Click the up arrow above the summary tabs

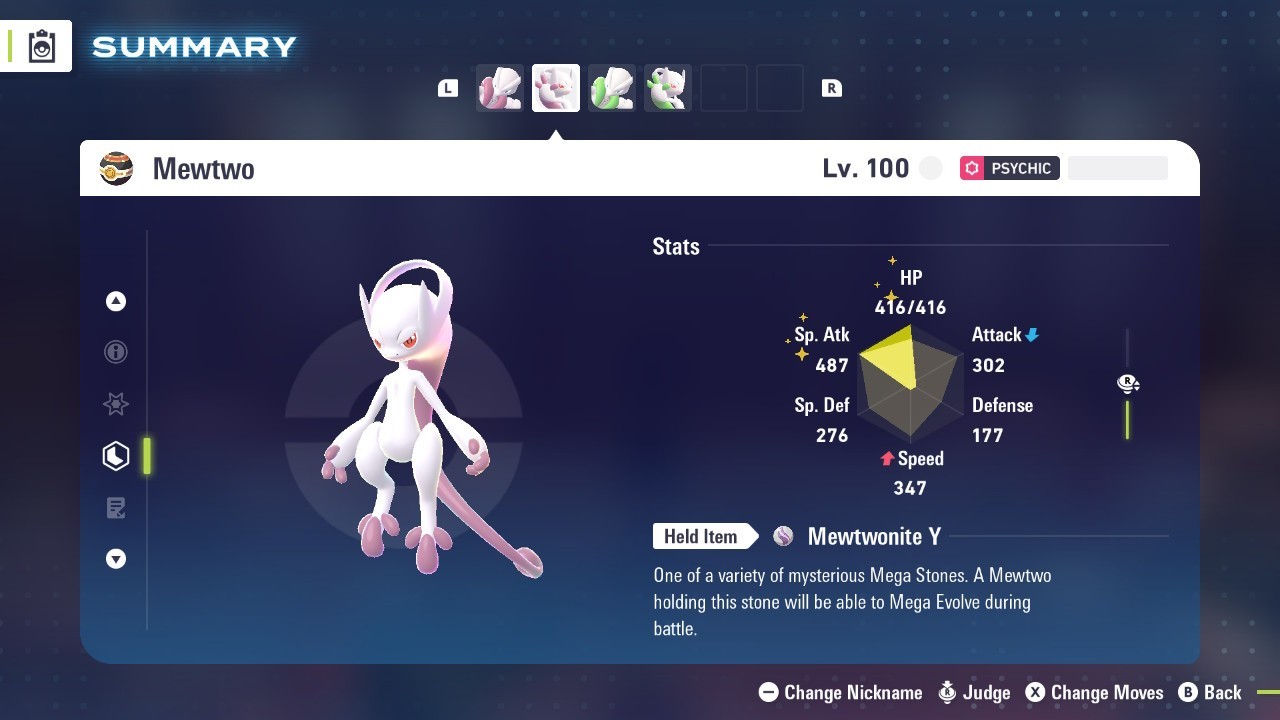116,301
